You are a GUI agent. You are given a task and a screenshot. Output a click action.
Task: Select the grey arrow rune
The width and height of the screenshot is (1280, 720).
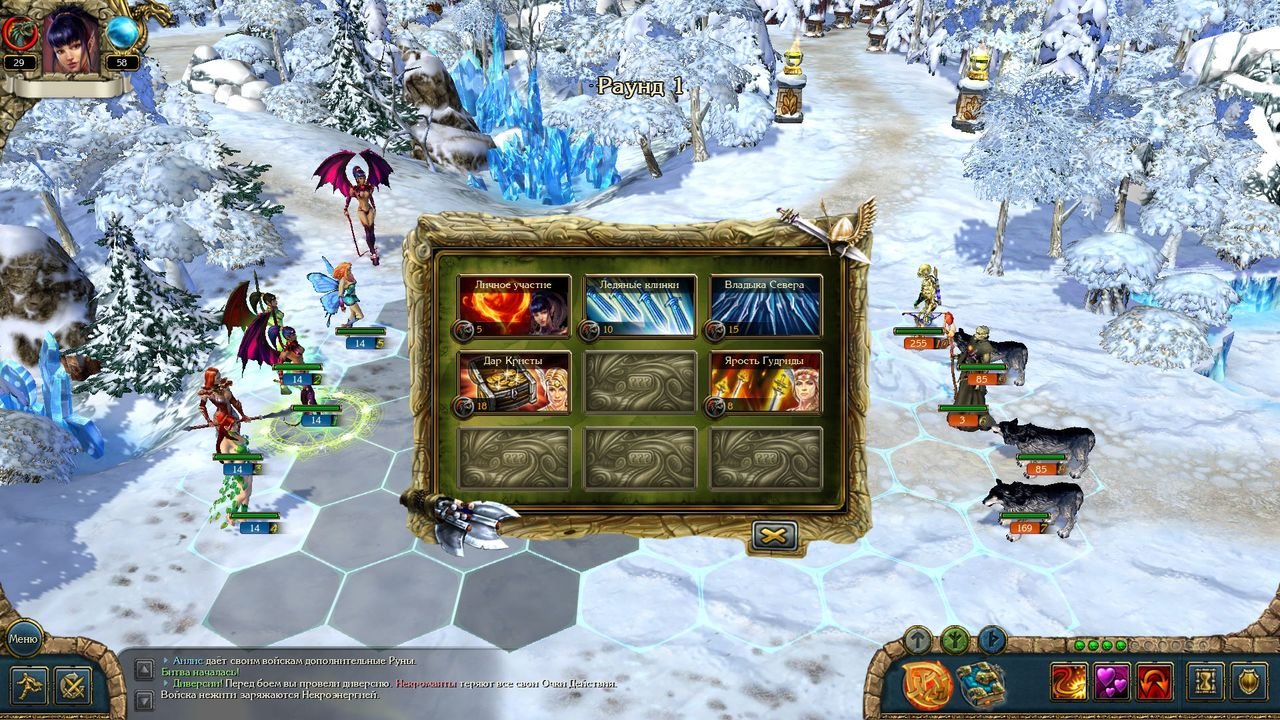[x=917, y=639]
